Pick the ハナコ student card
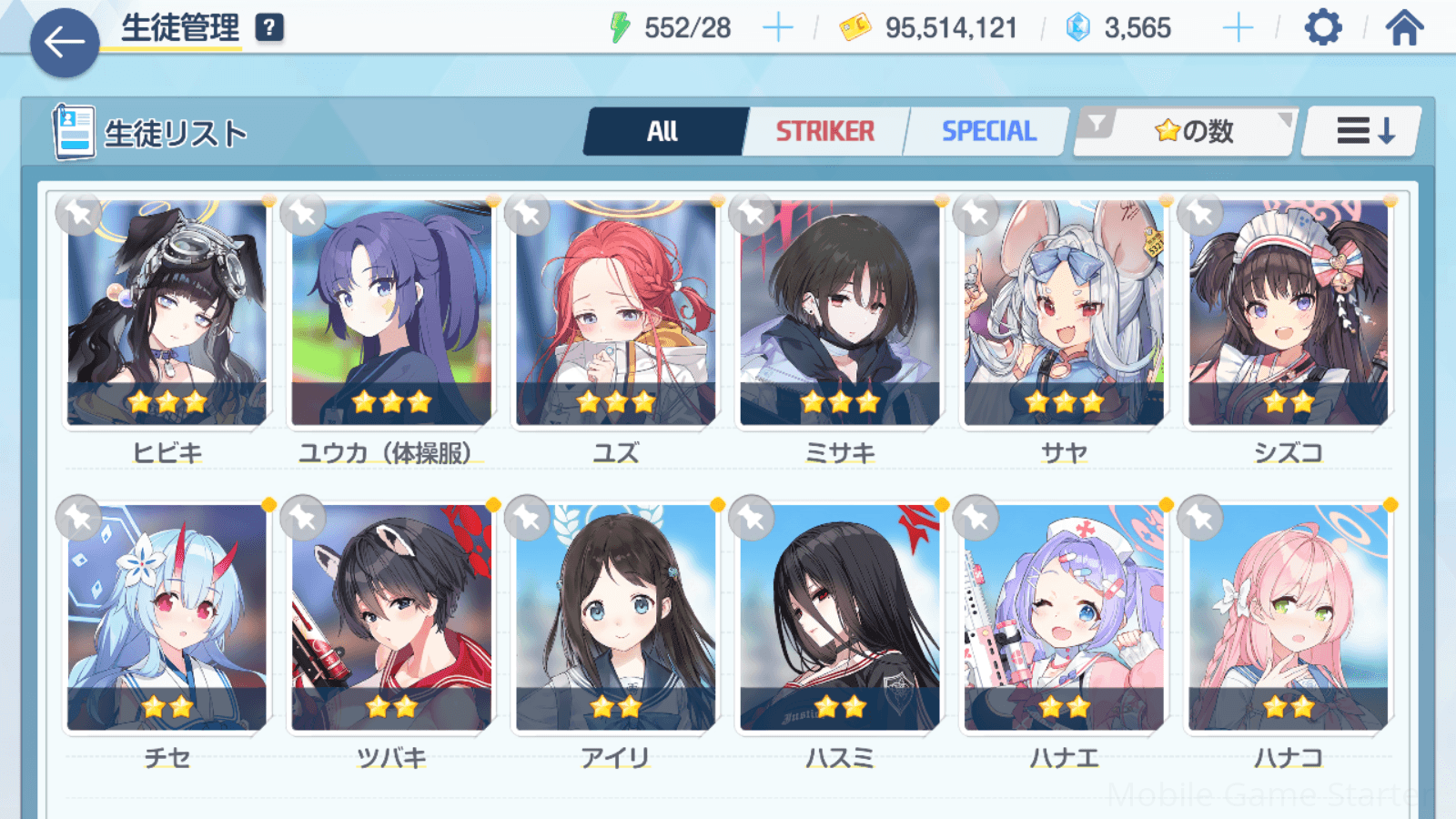This screenshot has height=819, width=1456. [x=1288, y=619]
